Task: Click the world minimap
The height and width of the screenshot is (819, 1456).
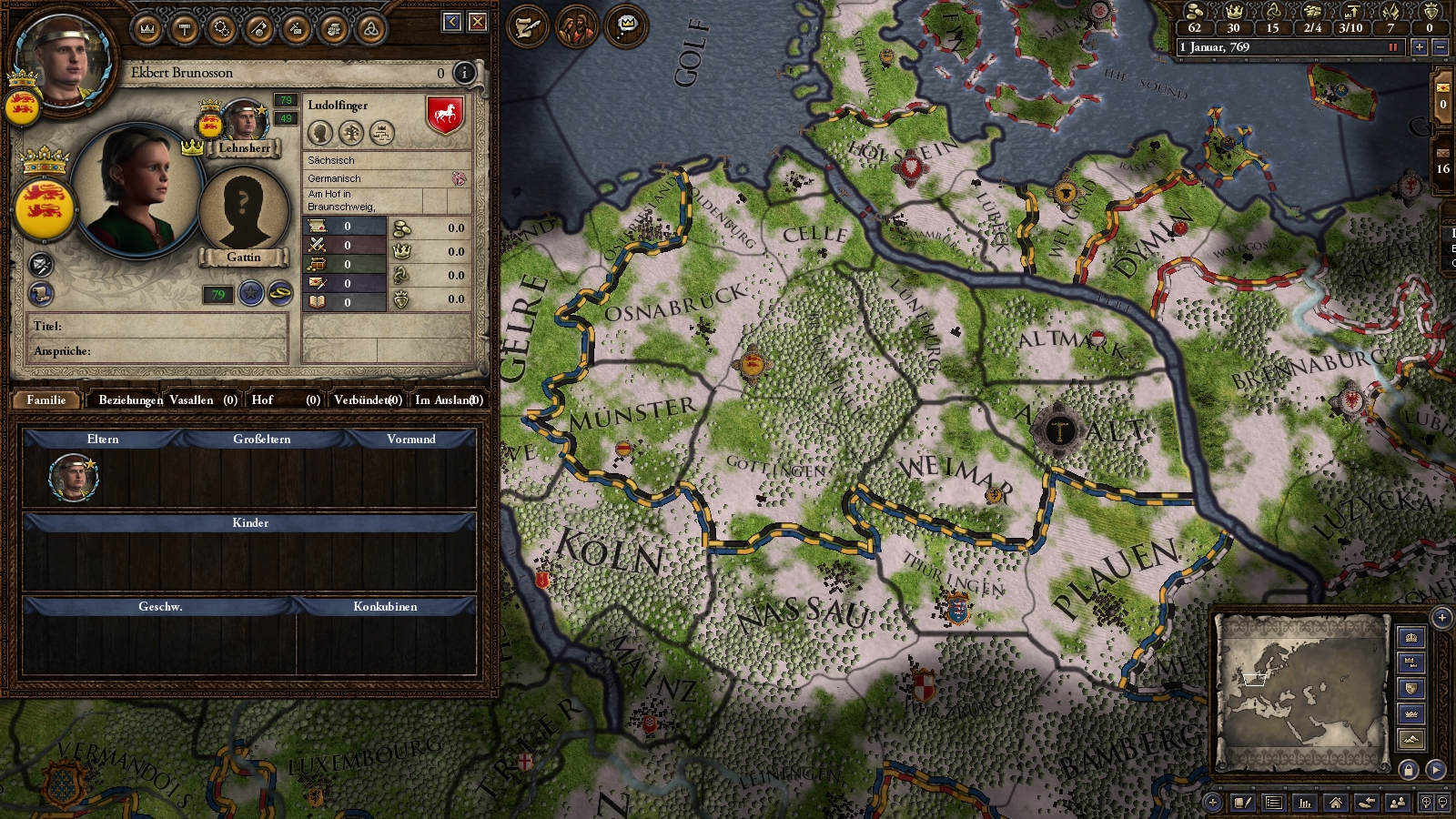Action: tap(1301, 692)
